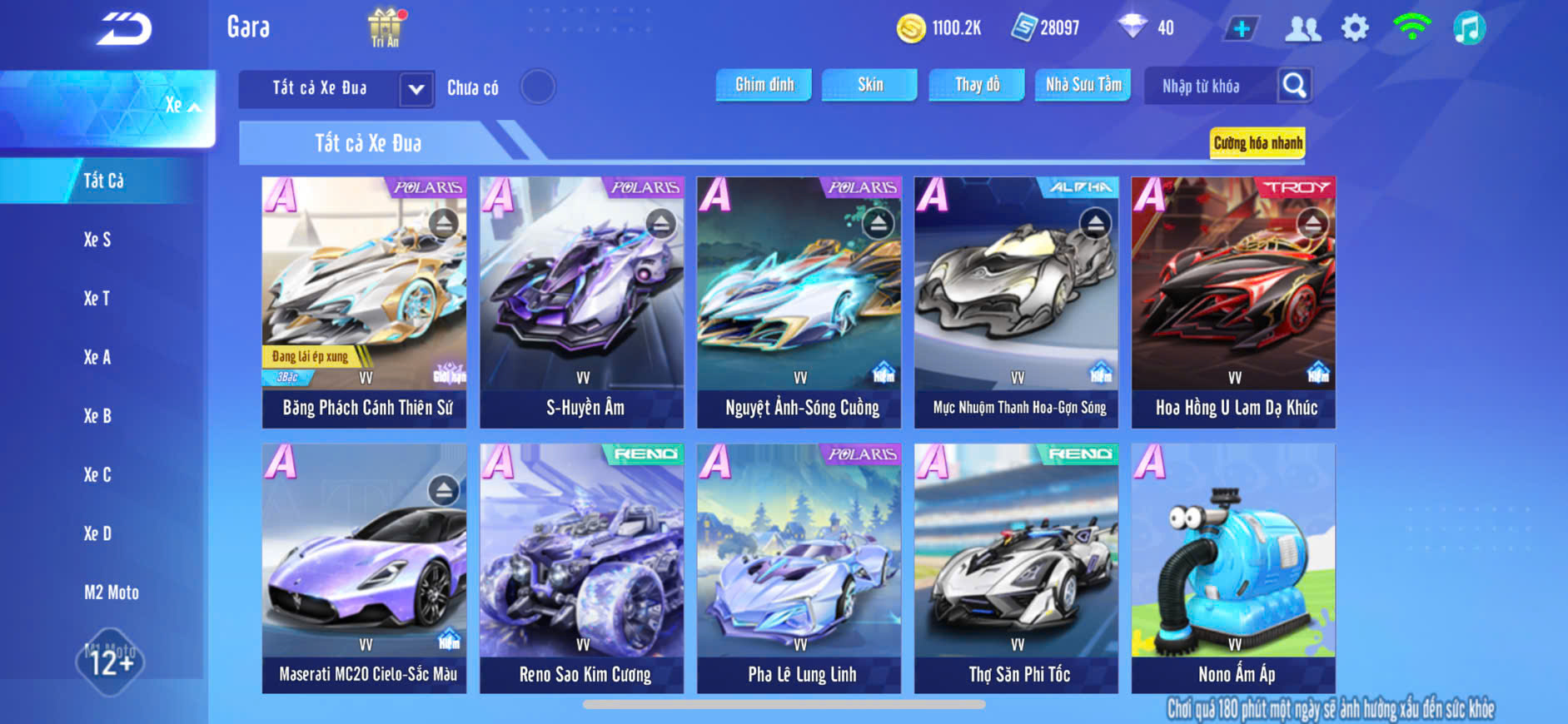Click the magnifying glass search button

[1294, 86]
